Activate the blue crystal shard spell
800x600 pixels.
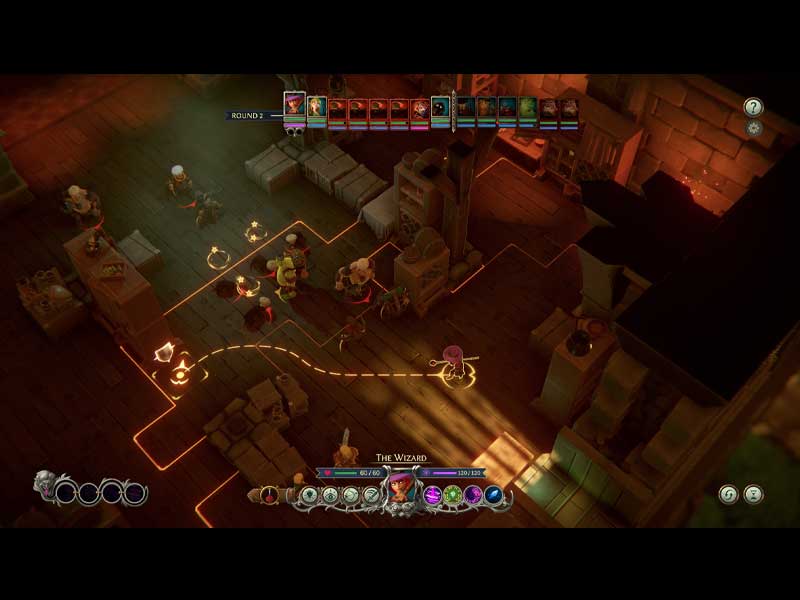[x=493, y=494]
